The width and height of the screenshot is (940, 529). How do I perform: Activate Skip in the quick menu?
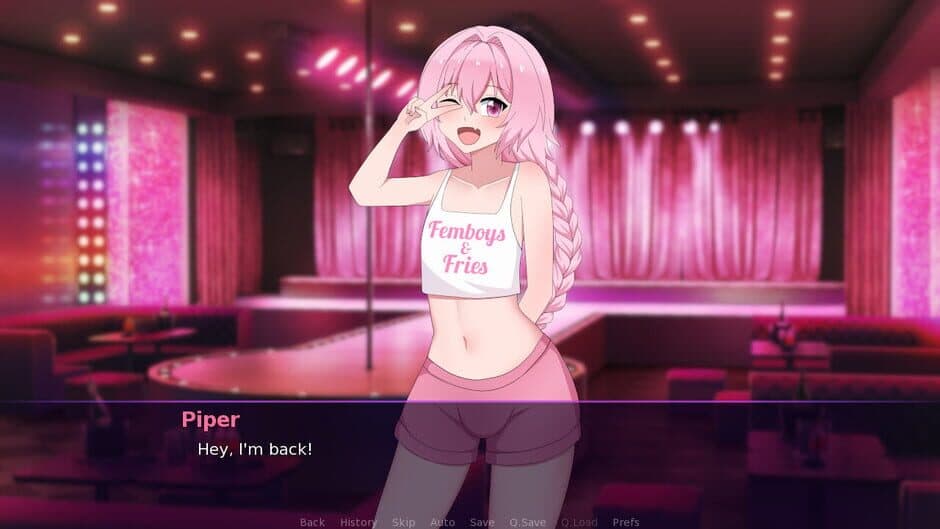pos(403,522)
